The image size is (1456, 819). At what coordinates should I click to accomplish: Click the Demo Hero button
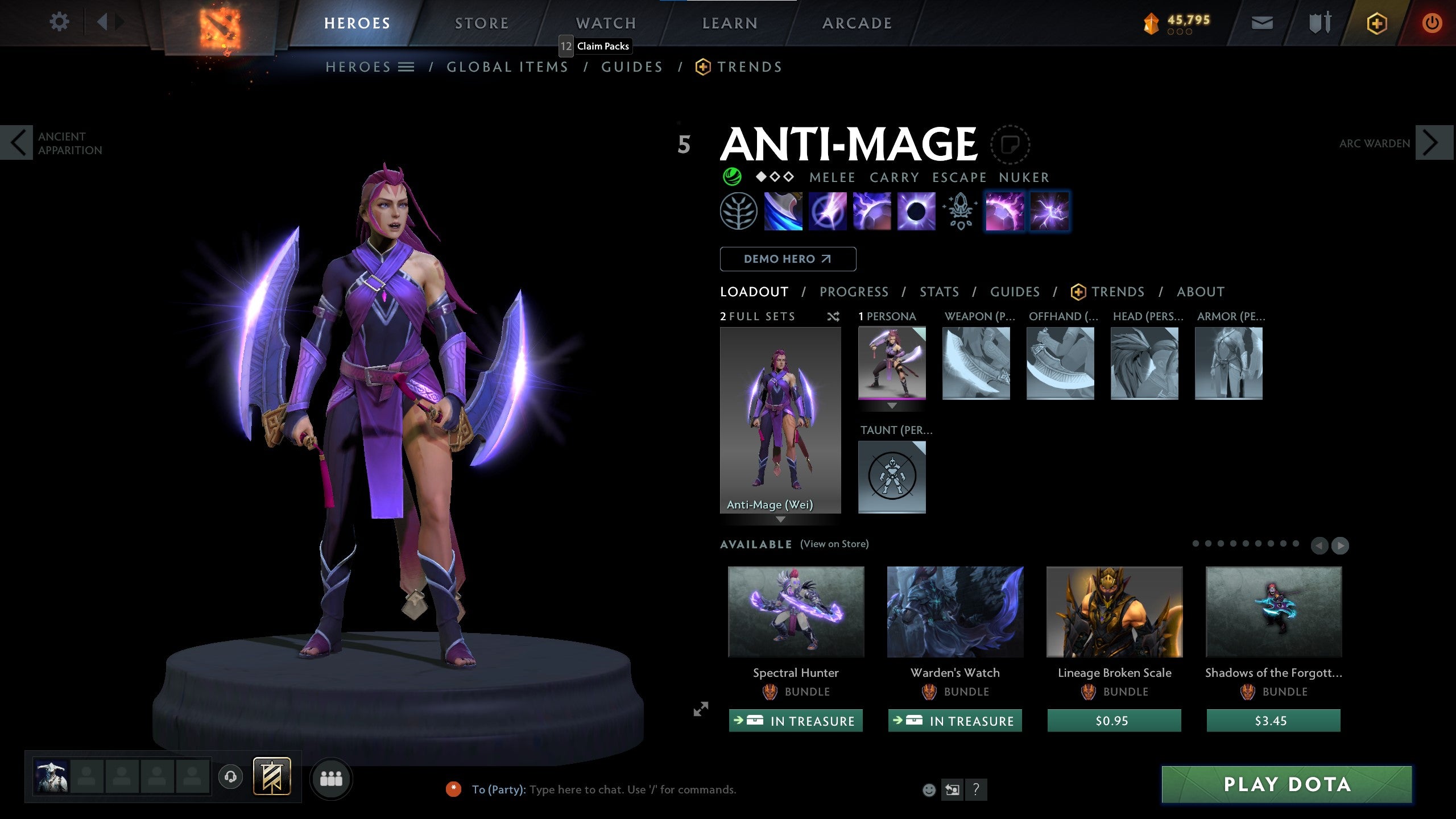pyautogui.click(x=788, y=259)
